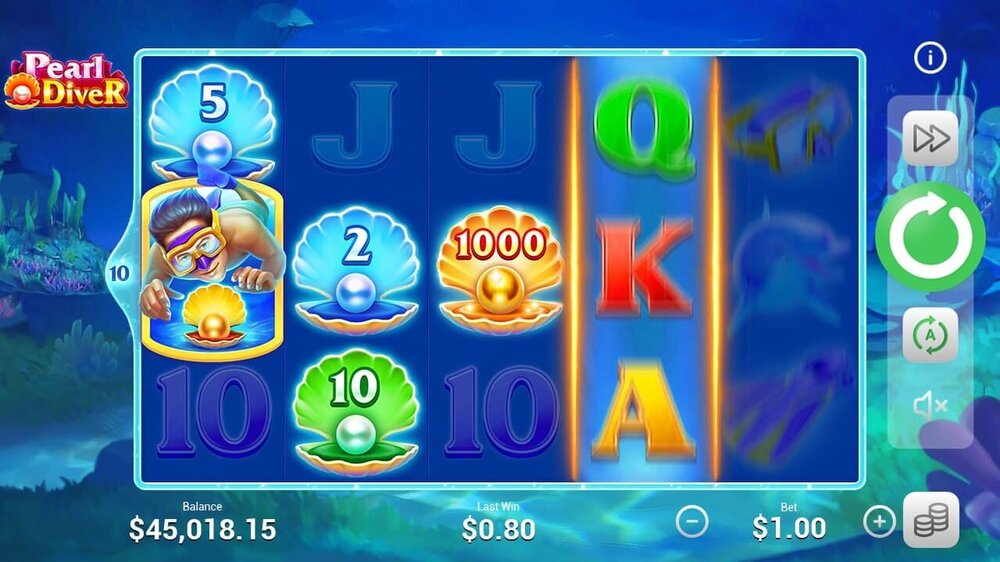Open the coin stack bet menu
1000x562 pixels.
point(931,521)
